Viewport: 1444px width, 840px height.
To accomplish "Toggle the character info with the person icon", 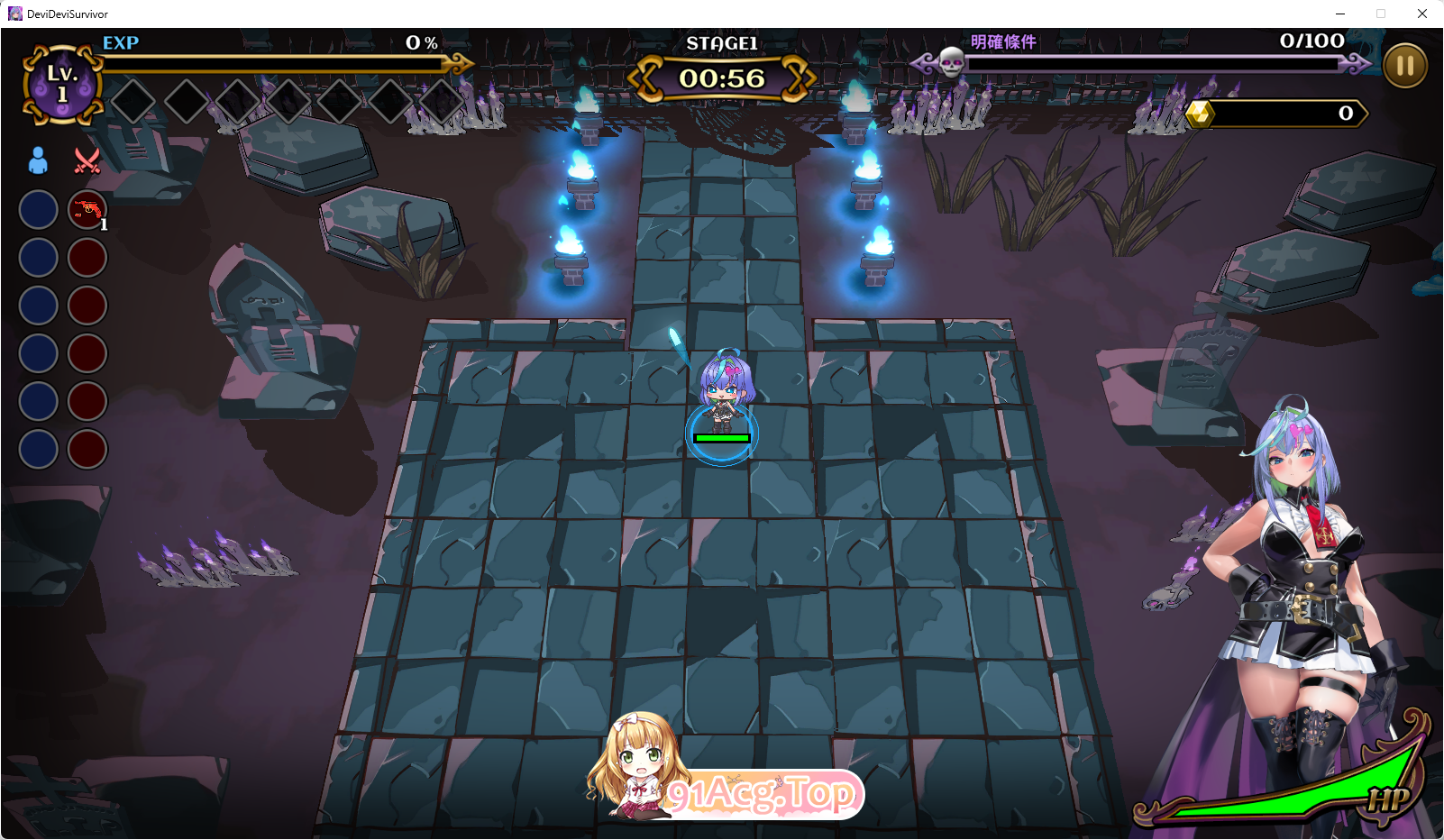I will [36, 160].
